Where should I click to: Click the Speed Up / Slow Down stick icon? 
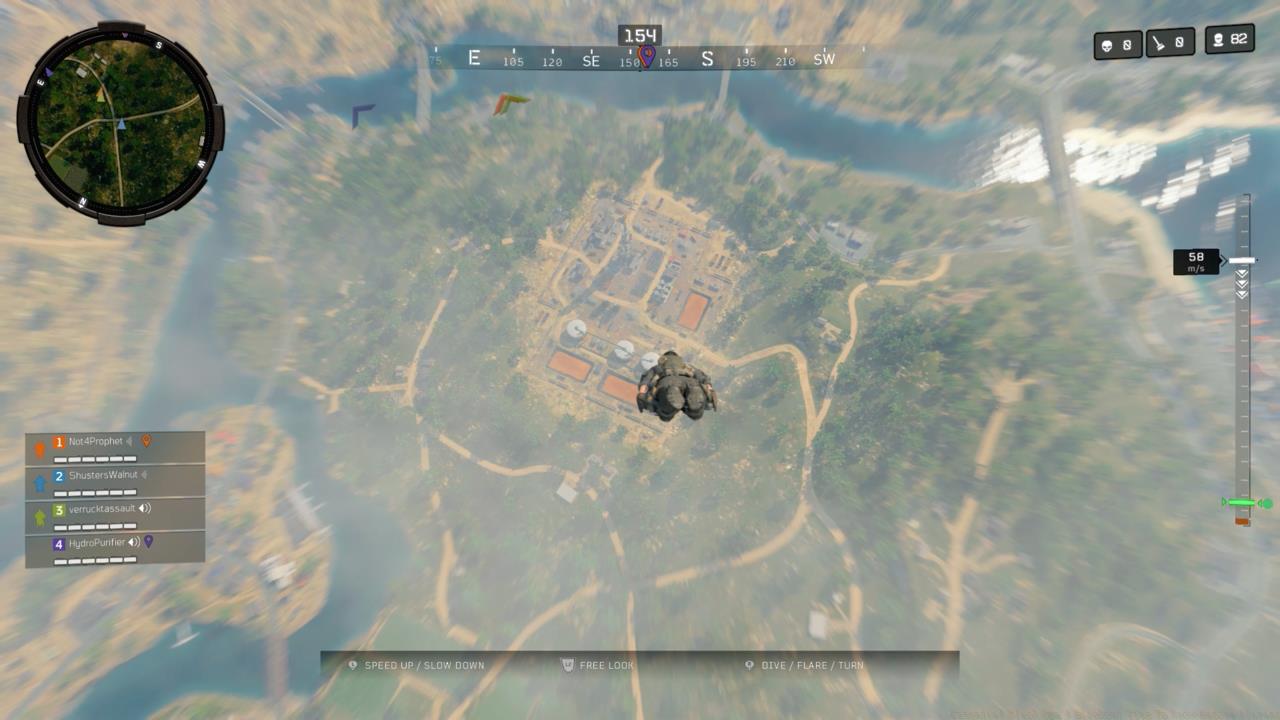352,664
